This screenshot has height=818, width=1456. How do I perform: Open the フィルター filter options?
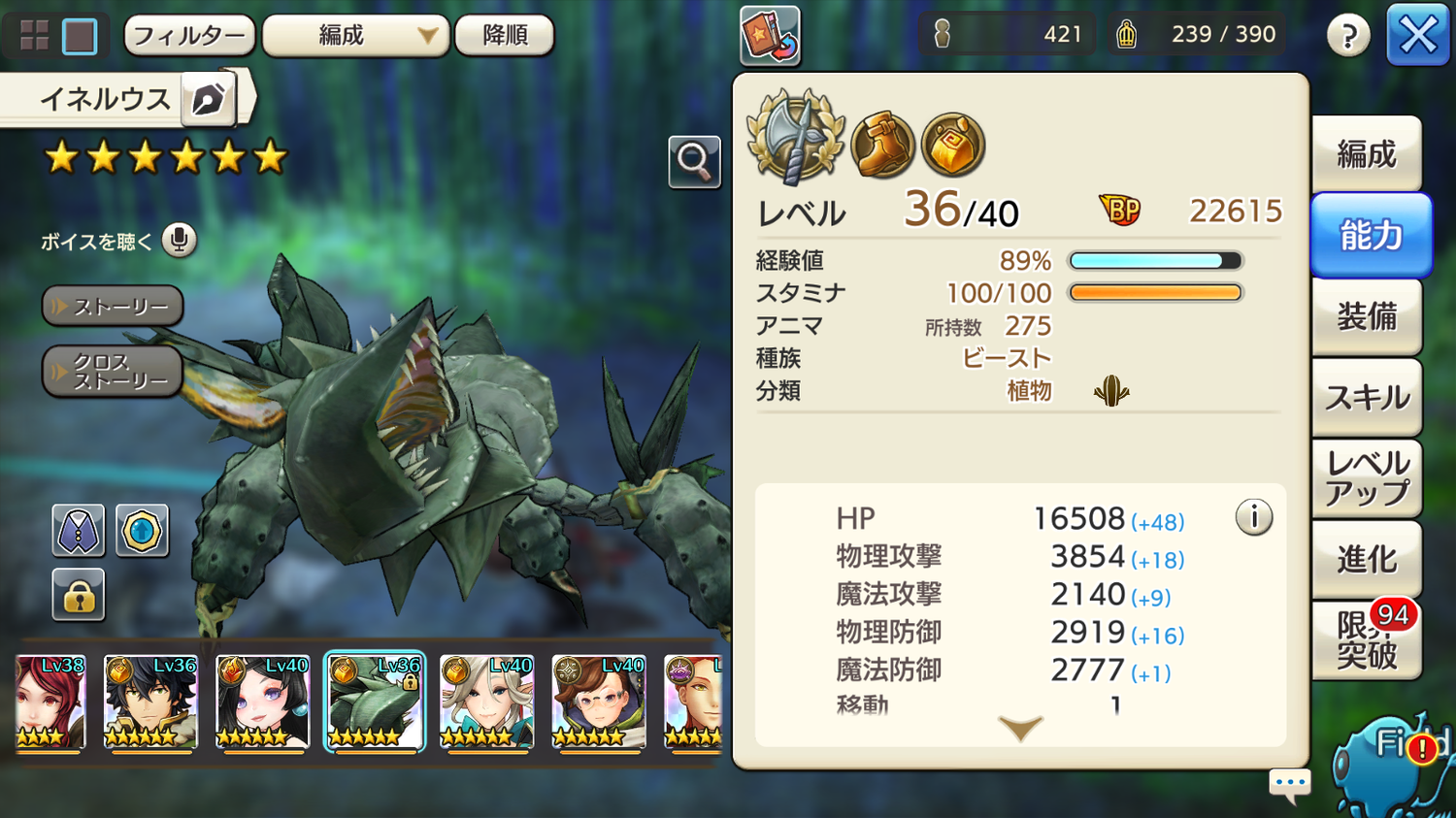[189, 36]
